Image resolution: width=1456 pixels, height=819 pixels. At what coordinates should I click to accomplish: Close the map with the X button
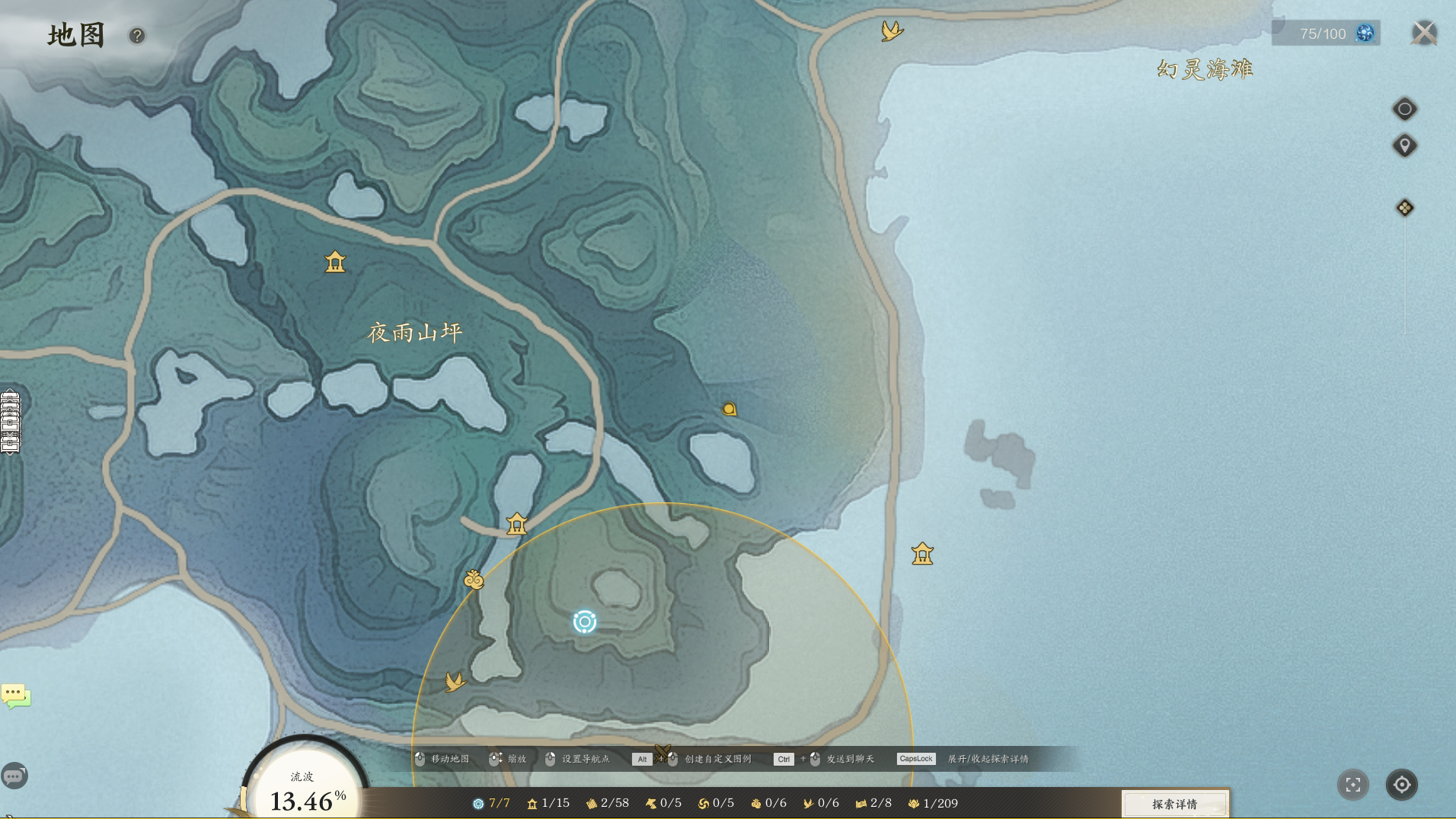(1424, 33)
